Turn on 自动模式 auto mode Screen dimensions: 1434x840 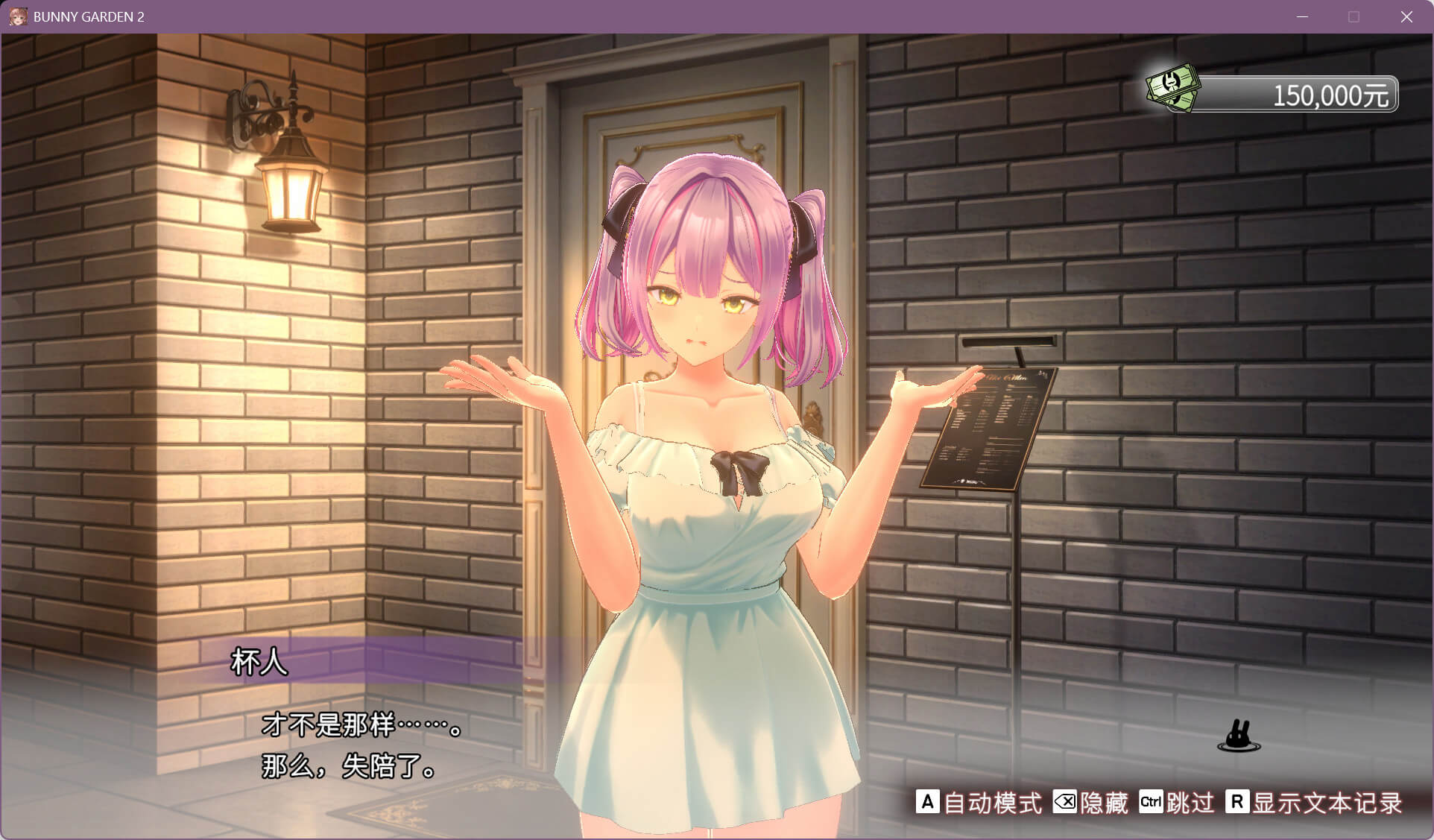click(979, 803)
